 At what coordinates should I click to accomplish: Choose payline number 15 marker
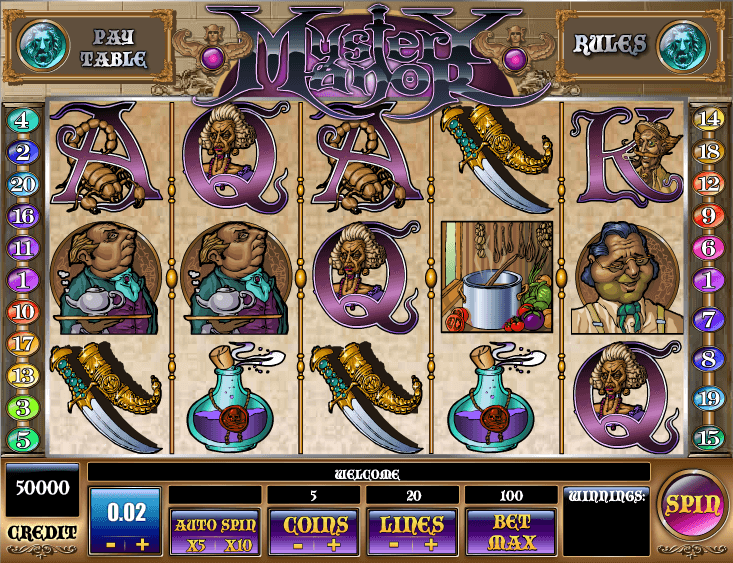point(708,437)
